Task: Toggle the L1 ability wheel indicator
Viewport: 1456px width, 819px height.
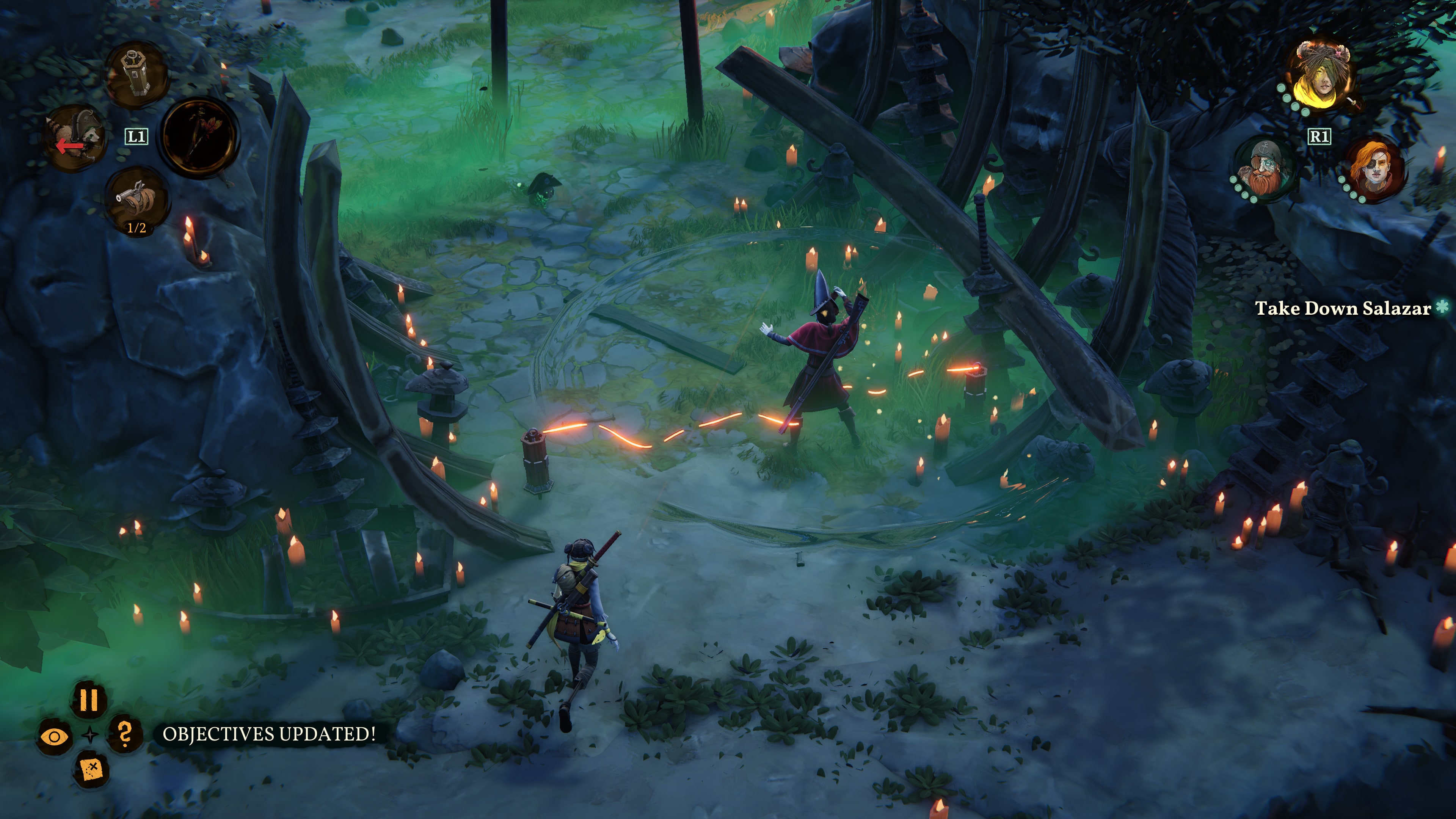Action: click(x=136, y=136)
